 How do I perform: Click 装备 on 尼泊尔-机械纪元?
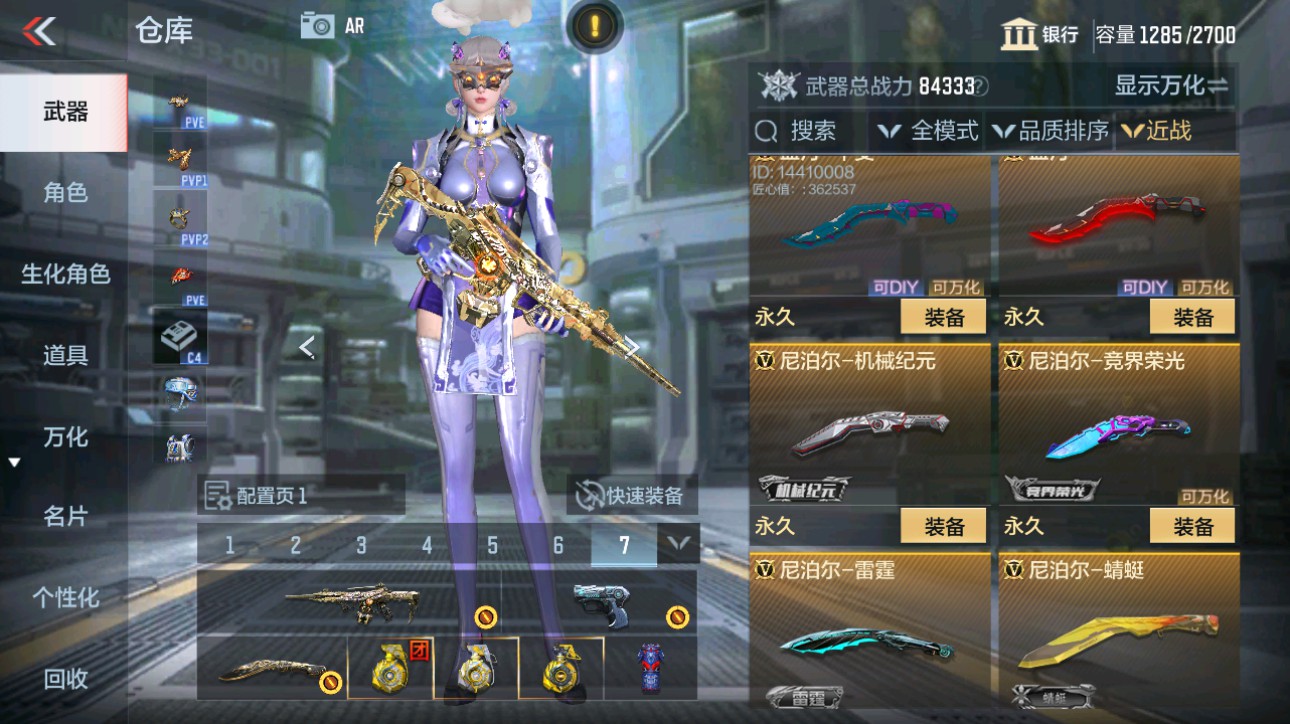(942, 525)
